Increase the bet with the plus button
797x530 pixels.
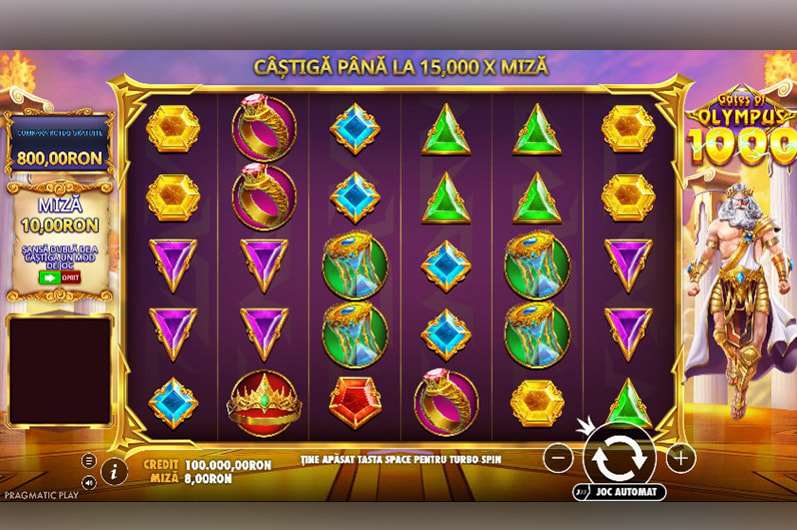[x=680, y=458]
